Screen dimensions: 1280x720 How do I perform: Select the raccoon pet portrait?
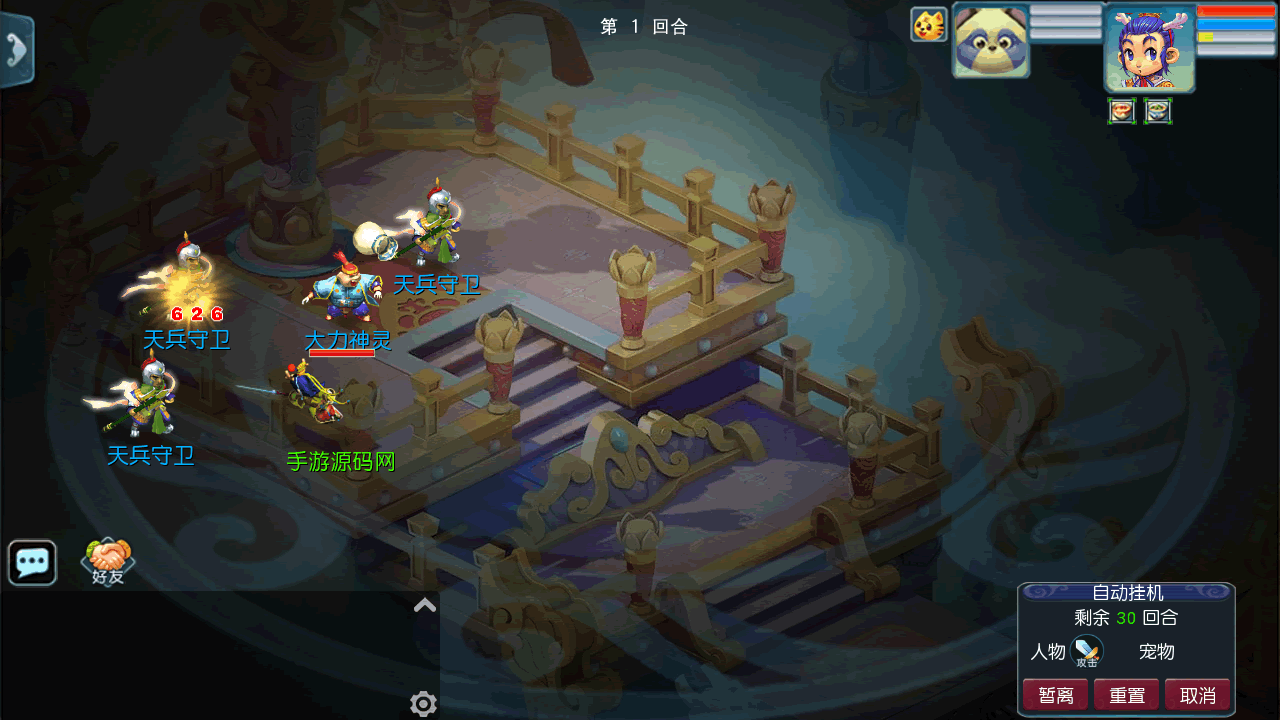coord(990,40)
